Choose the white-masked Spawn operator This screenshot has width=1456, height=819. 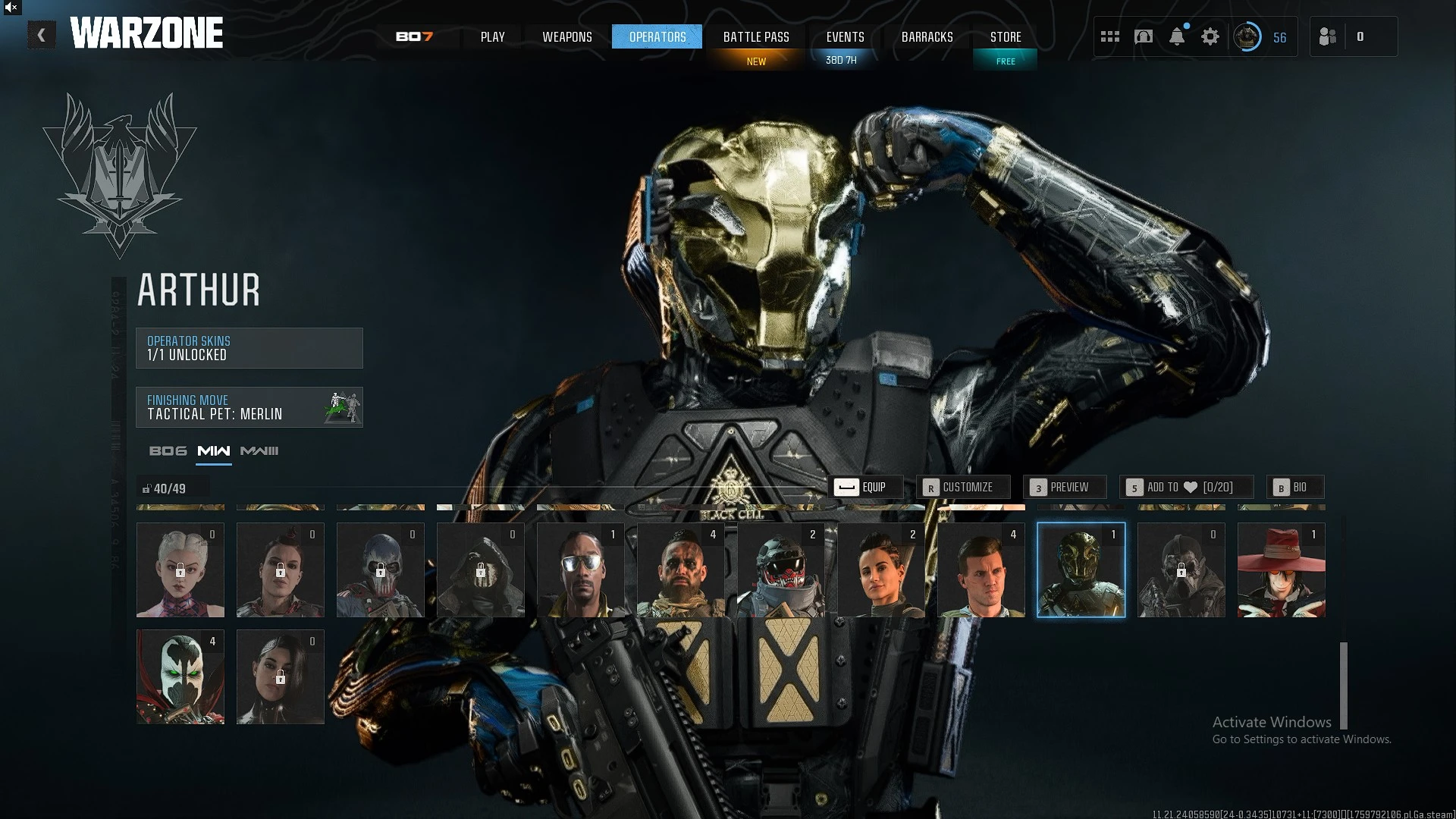180,677
